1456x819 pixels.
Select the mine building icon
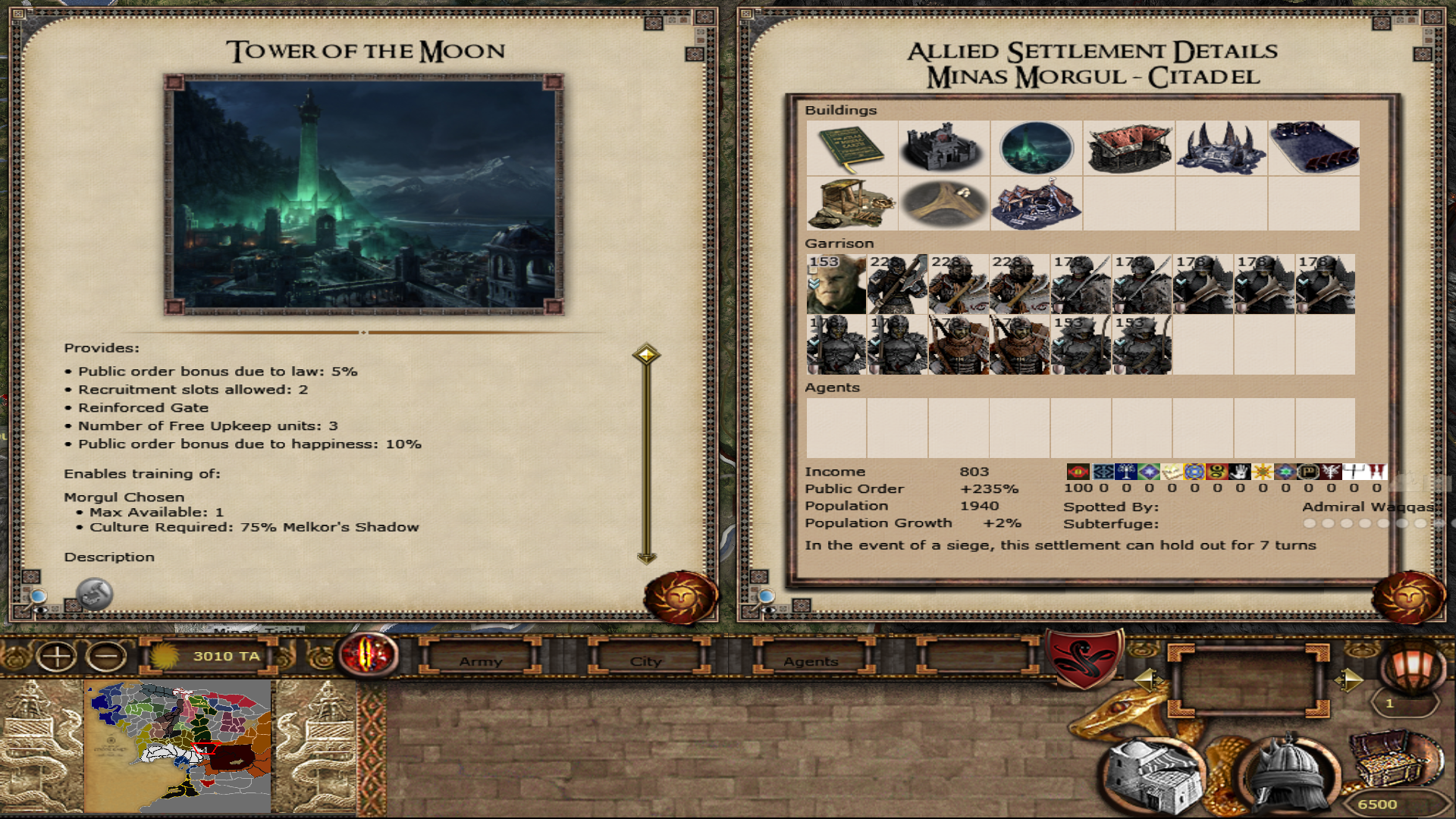tap(852, 203)
